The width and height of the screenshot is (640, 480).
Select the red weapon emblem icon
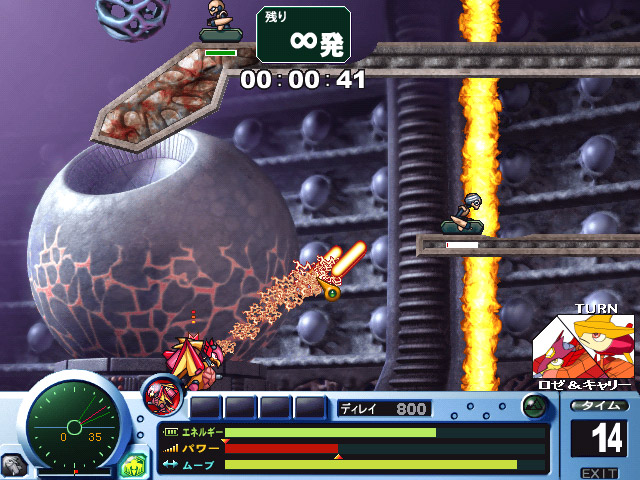click(161, 395)
